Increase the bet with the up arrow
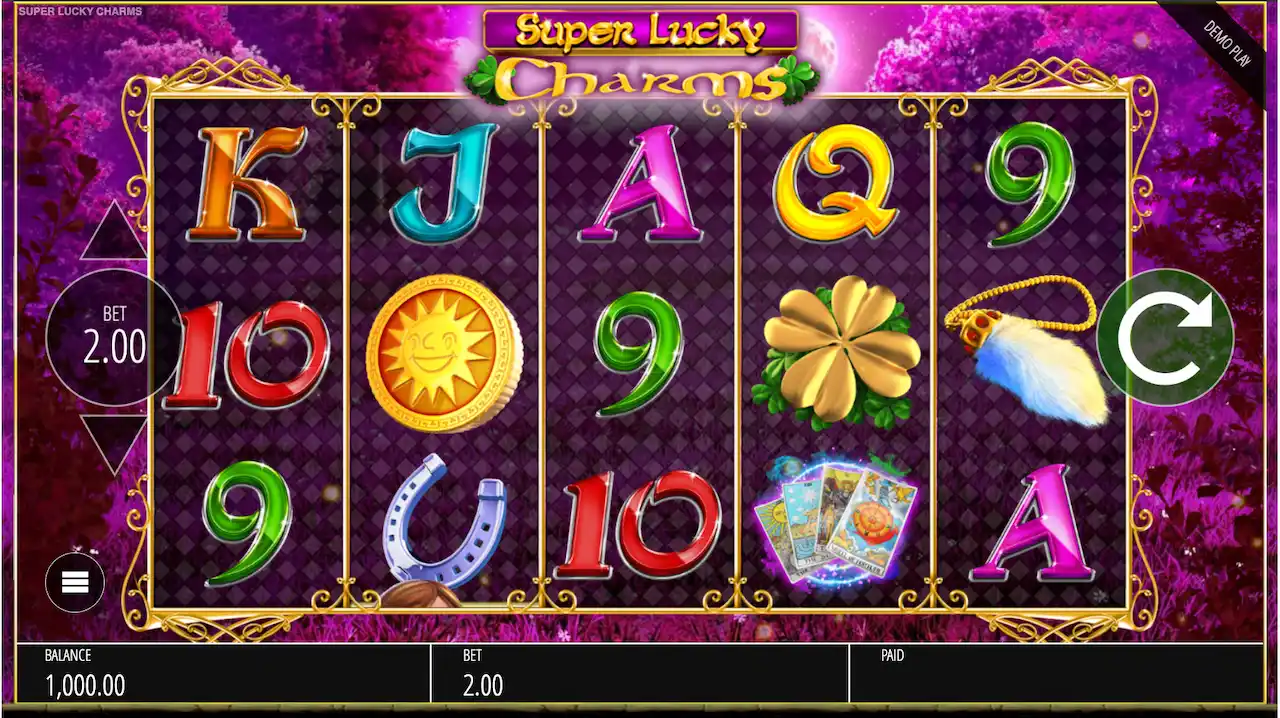 point(113,233)
